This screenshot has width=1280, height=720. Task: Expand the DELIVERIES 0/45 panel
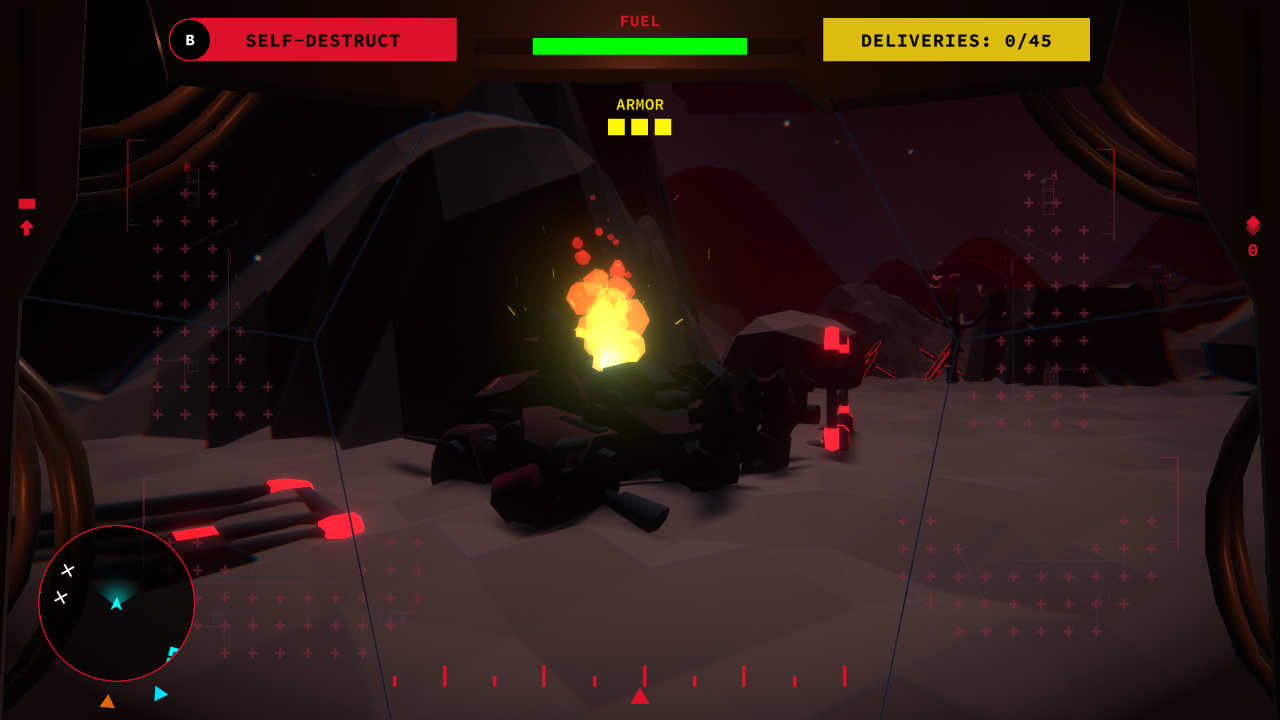(955, 39)
